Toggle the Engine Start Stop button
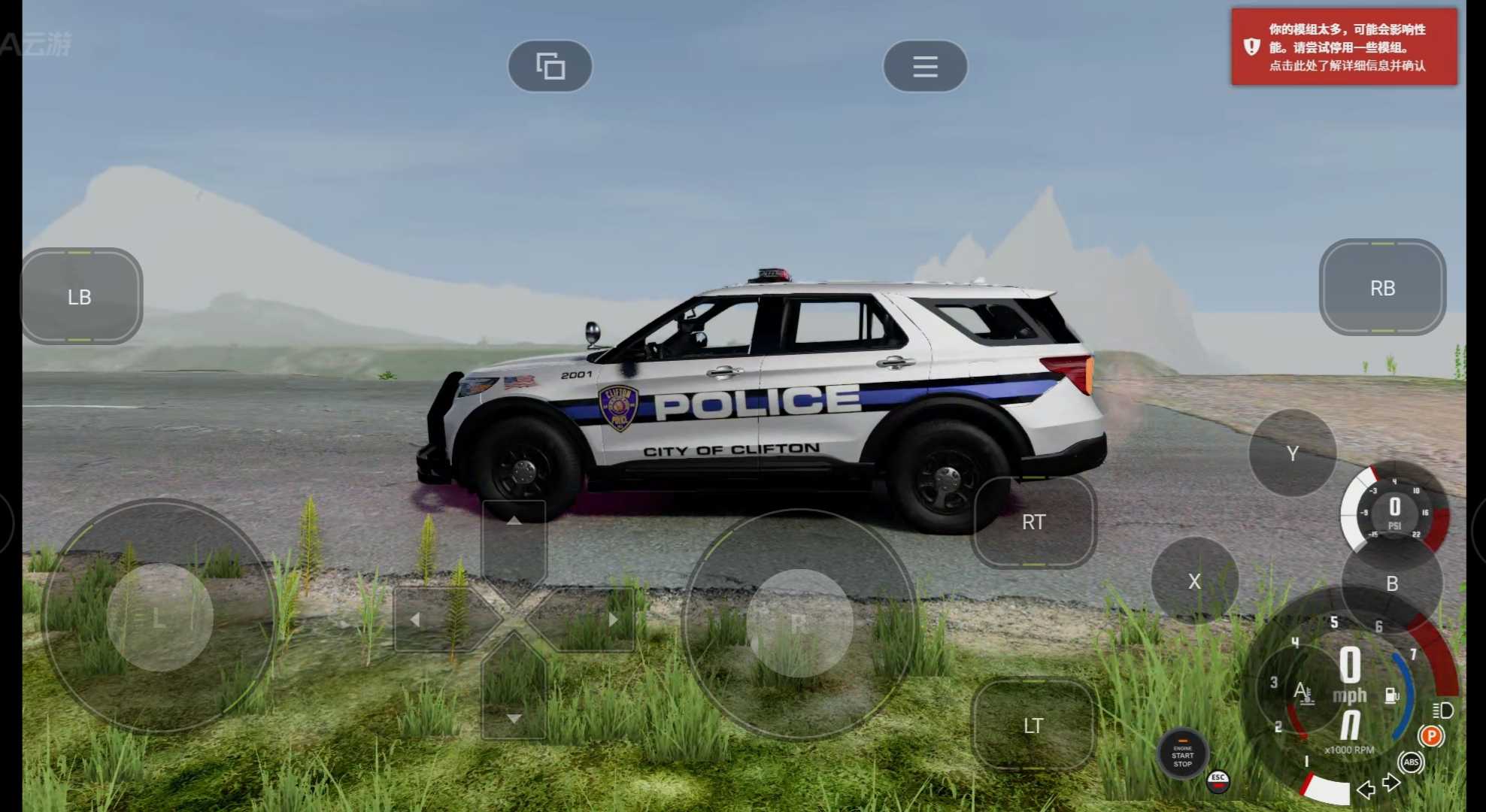 pyautogui.click(x=1182, y=754)
